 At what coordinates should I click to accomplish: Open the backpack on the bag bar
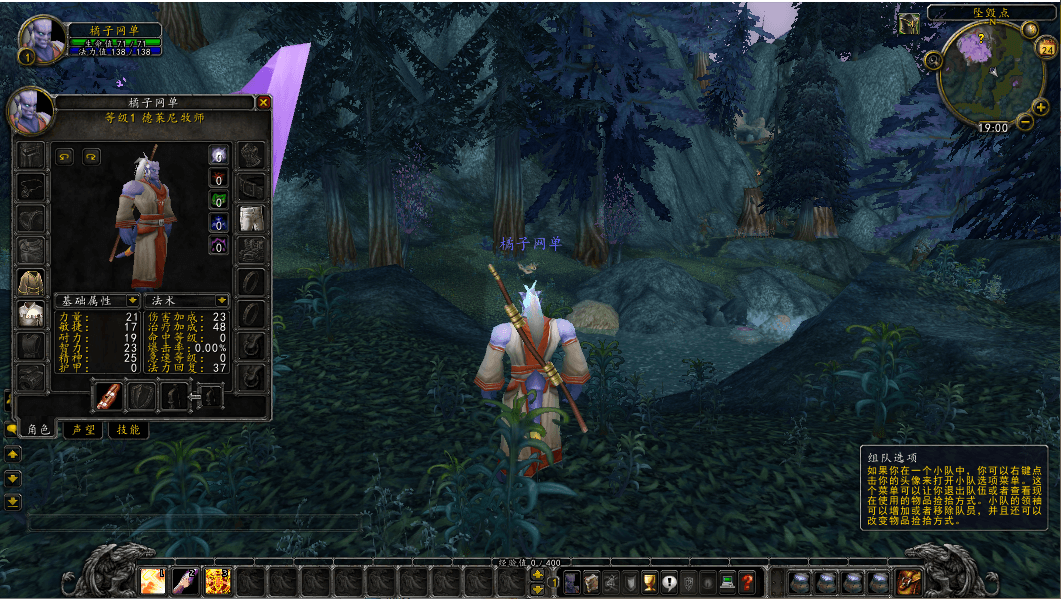pos(909,581)
